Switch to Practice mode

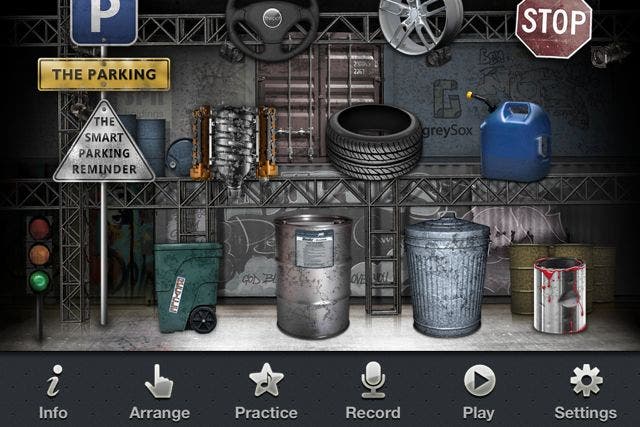click(x=266, y=391)
